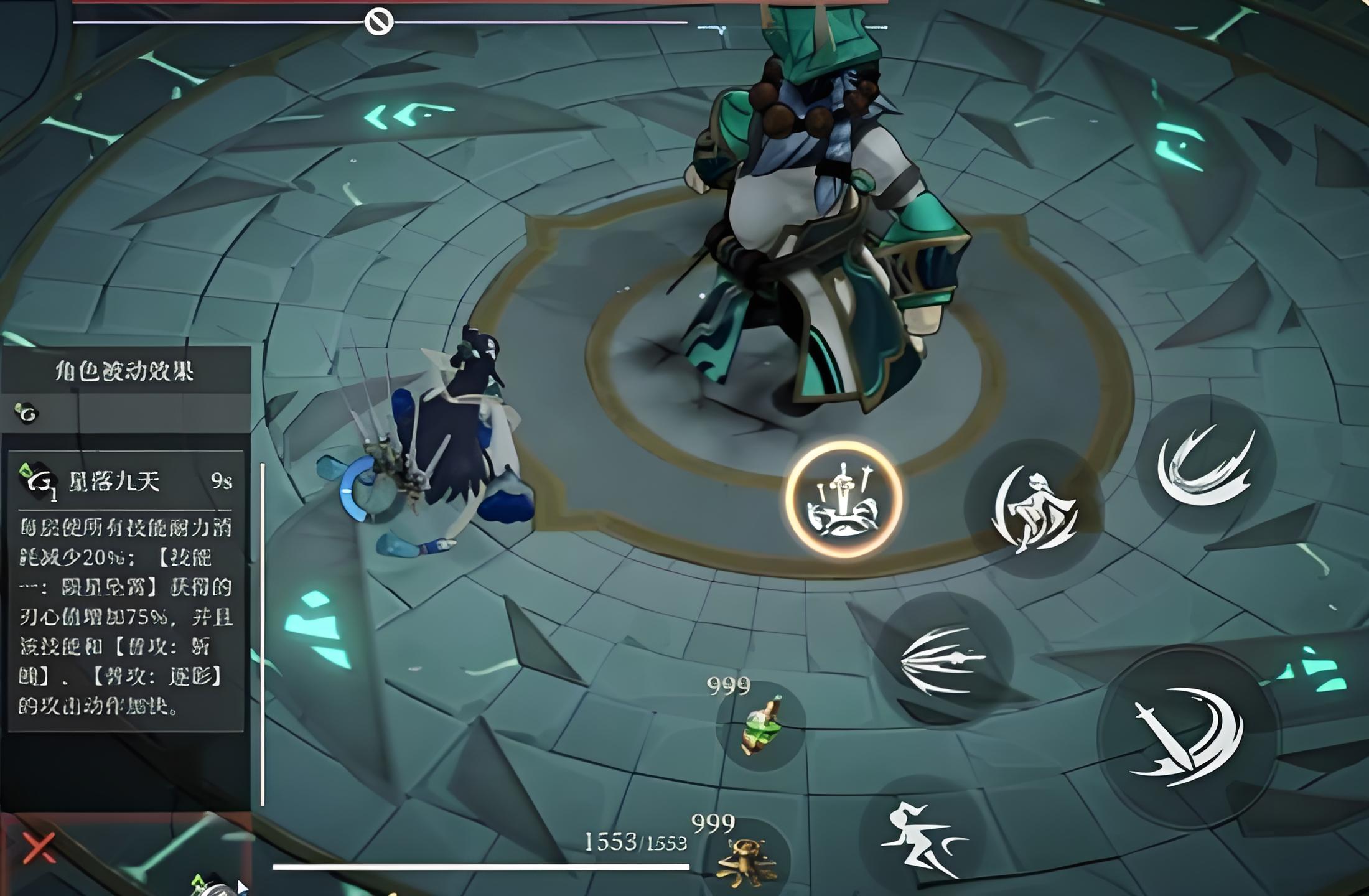Cast the fan of blades skill

[942, 660]
